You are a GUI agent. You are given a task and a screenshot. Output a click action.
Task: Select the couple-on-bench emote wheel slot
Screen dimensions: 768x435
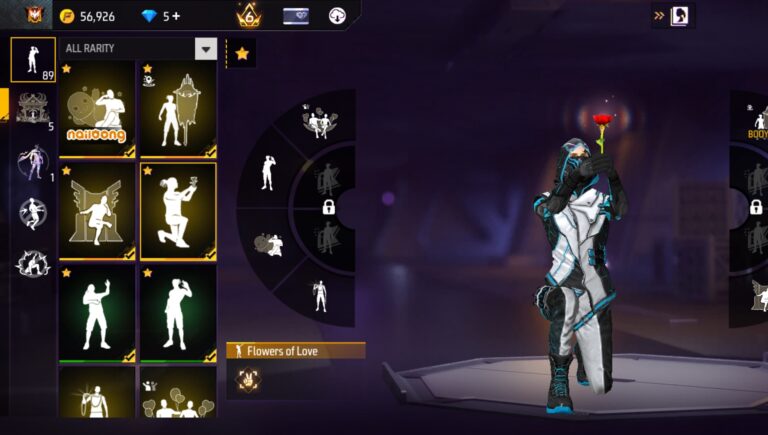(x=320, y=122)
